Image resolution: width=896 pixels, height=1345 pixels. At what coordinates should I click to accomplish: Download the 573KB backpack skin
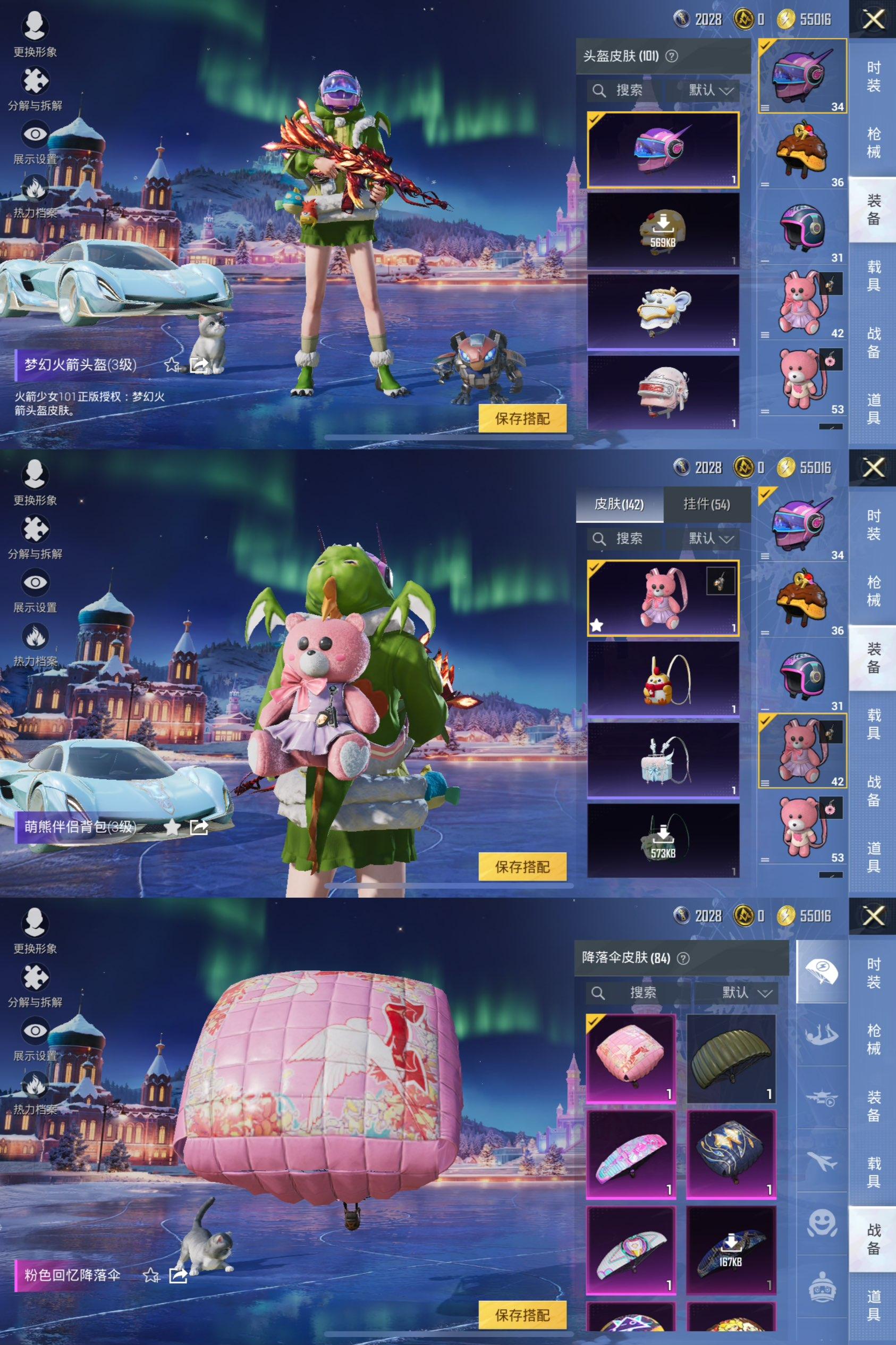pyautogui.click(x=663, y=840)
